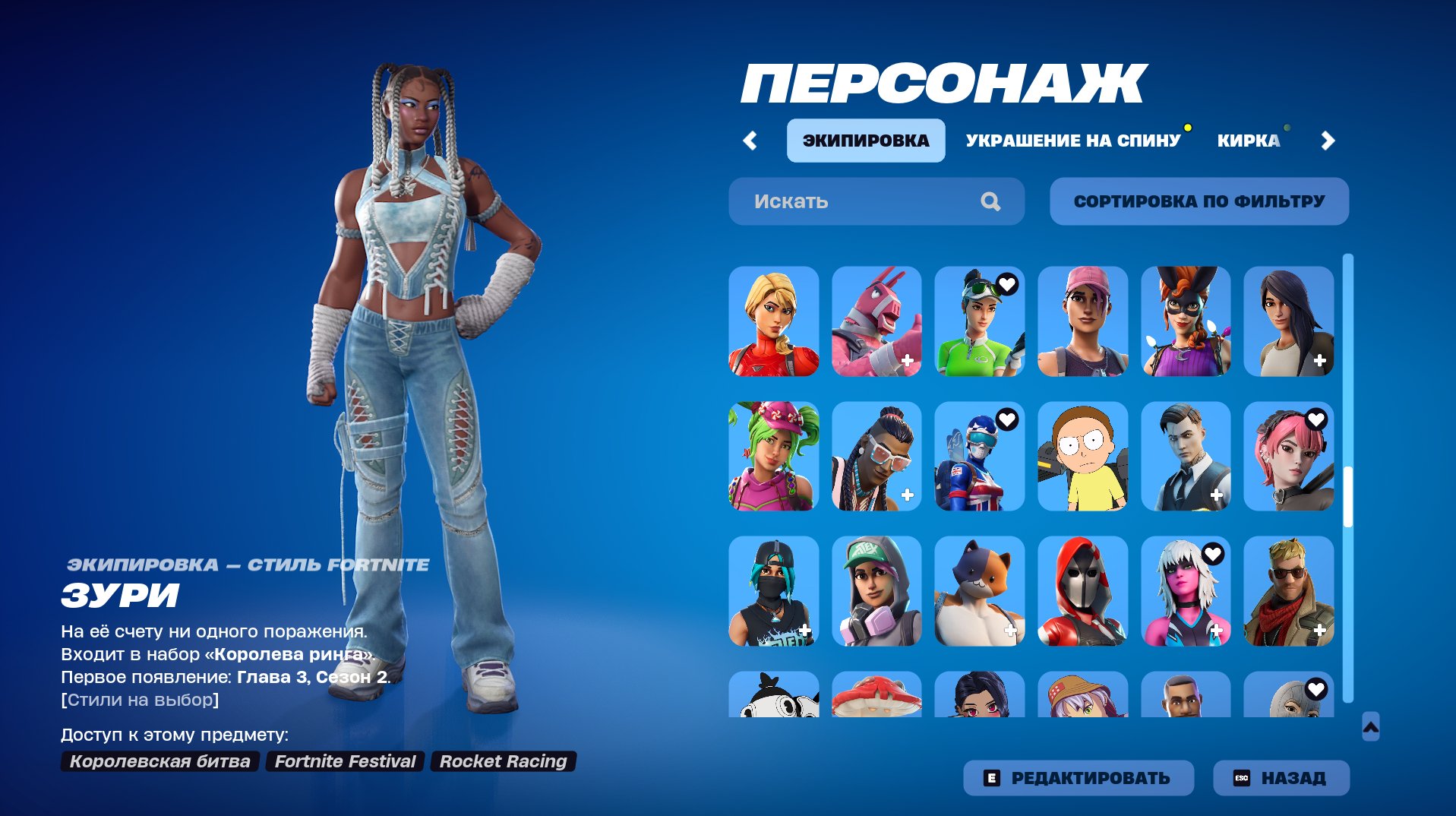Select the Morty character thumbnail
The height and width of the screenshot is (816, 1456).
click(x=1082, y=457)
